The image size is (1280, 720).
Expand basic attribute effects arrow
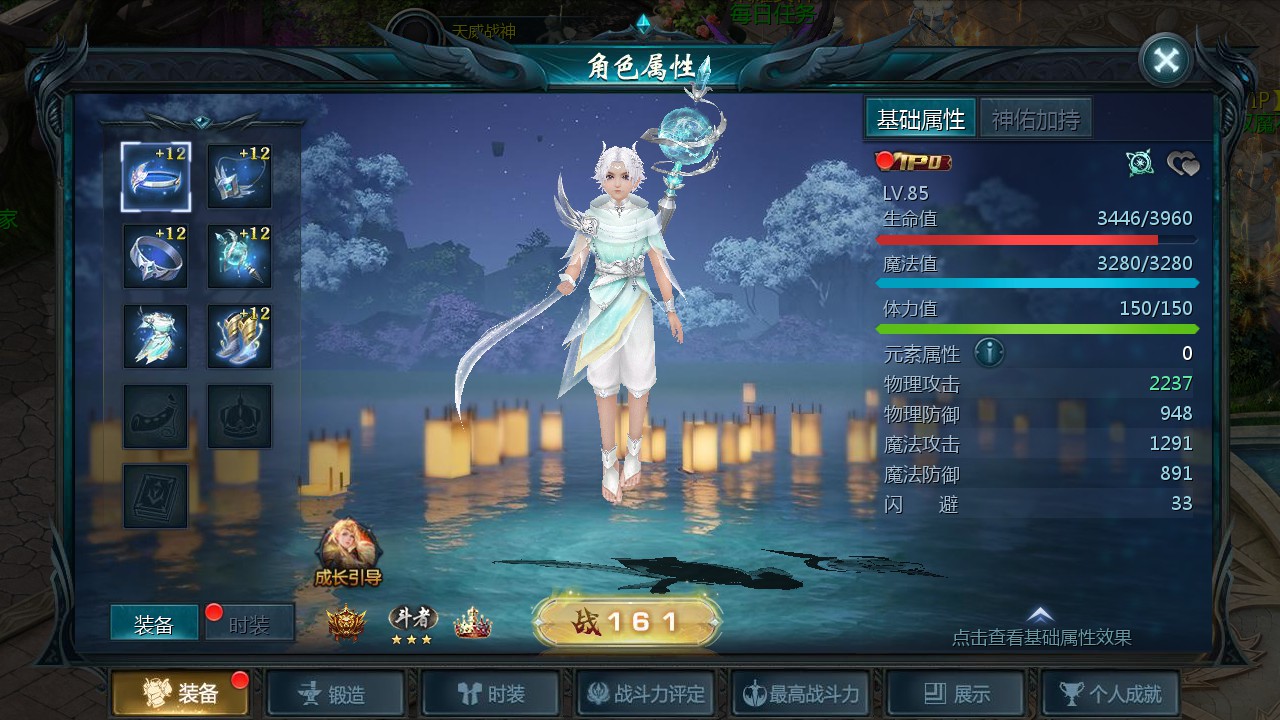point(1040,616)
